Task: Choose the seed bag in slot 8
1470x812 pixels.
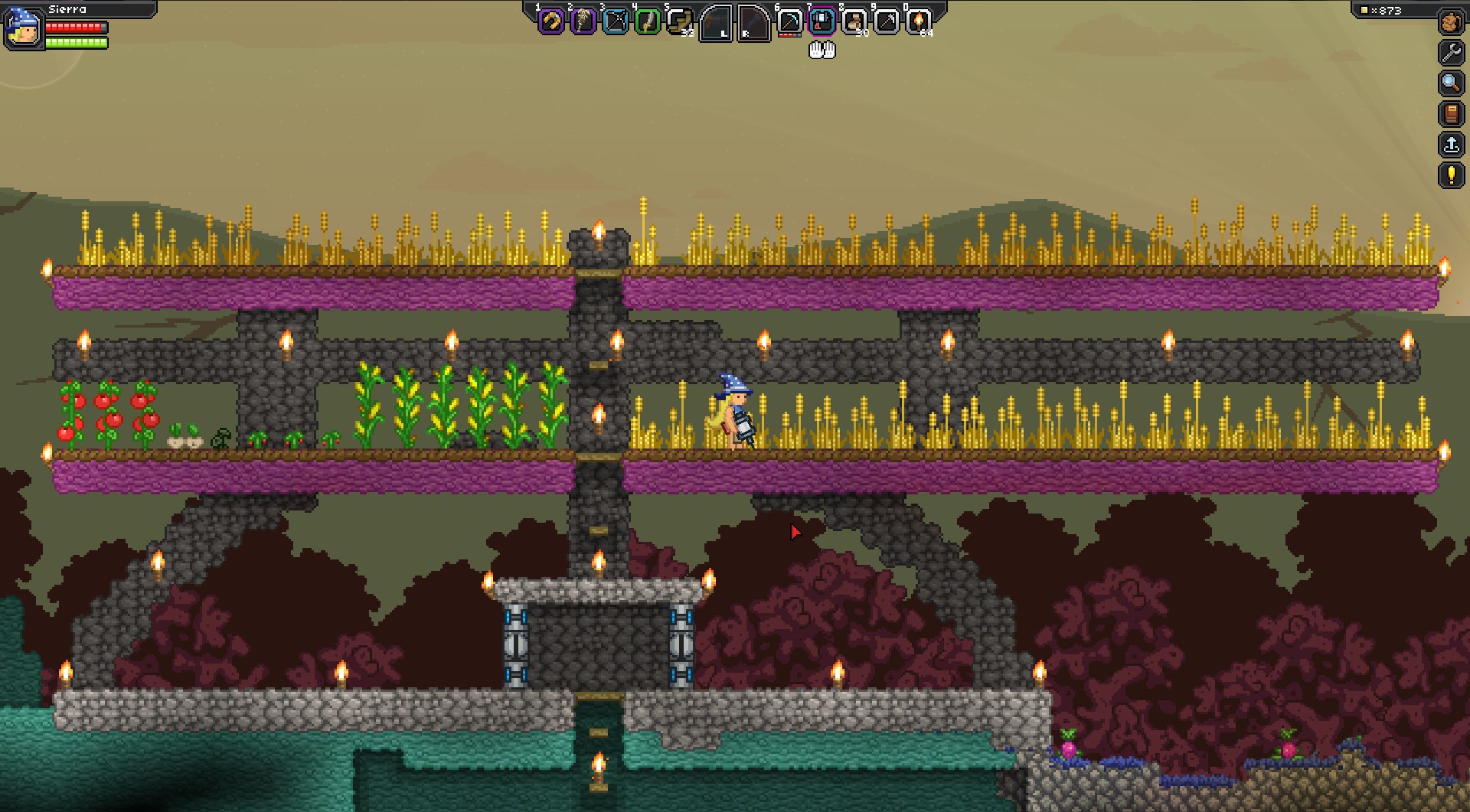Action: coord(854,21)
